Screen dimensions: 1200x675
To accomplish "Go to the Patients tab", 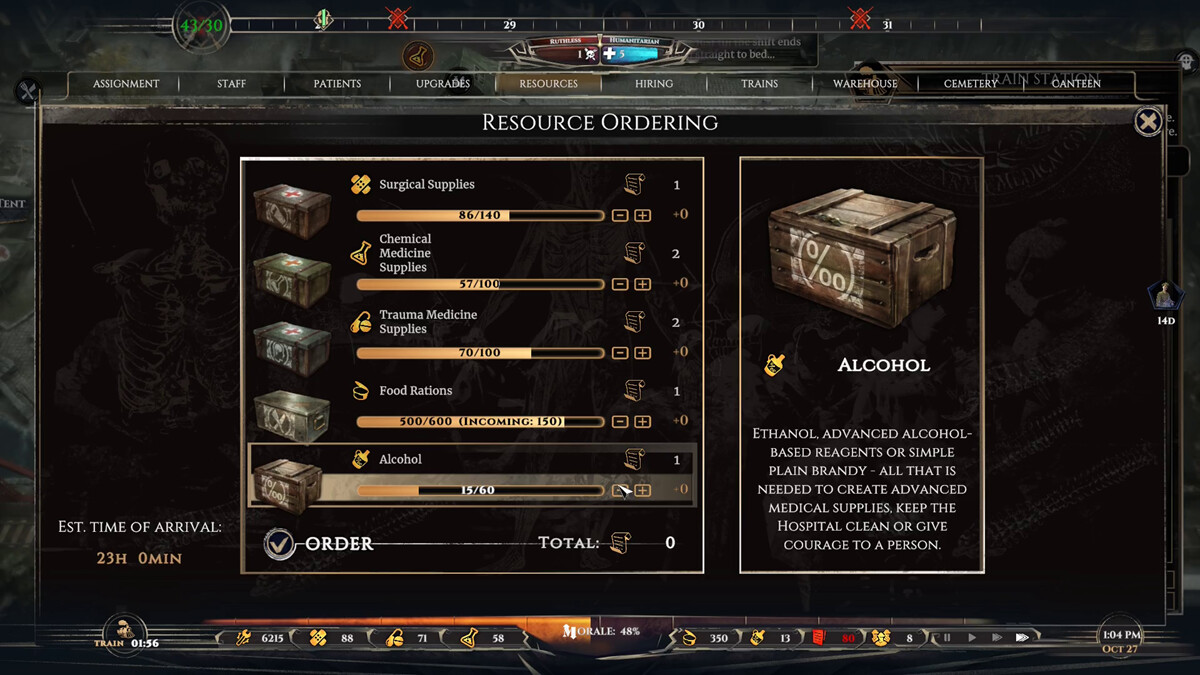I will pyautogui.click(x=337, y=84).
